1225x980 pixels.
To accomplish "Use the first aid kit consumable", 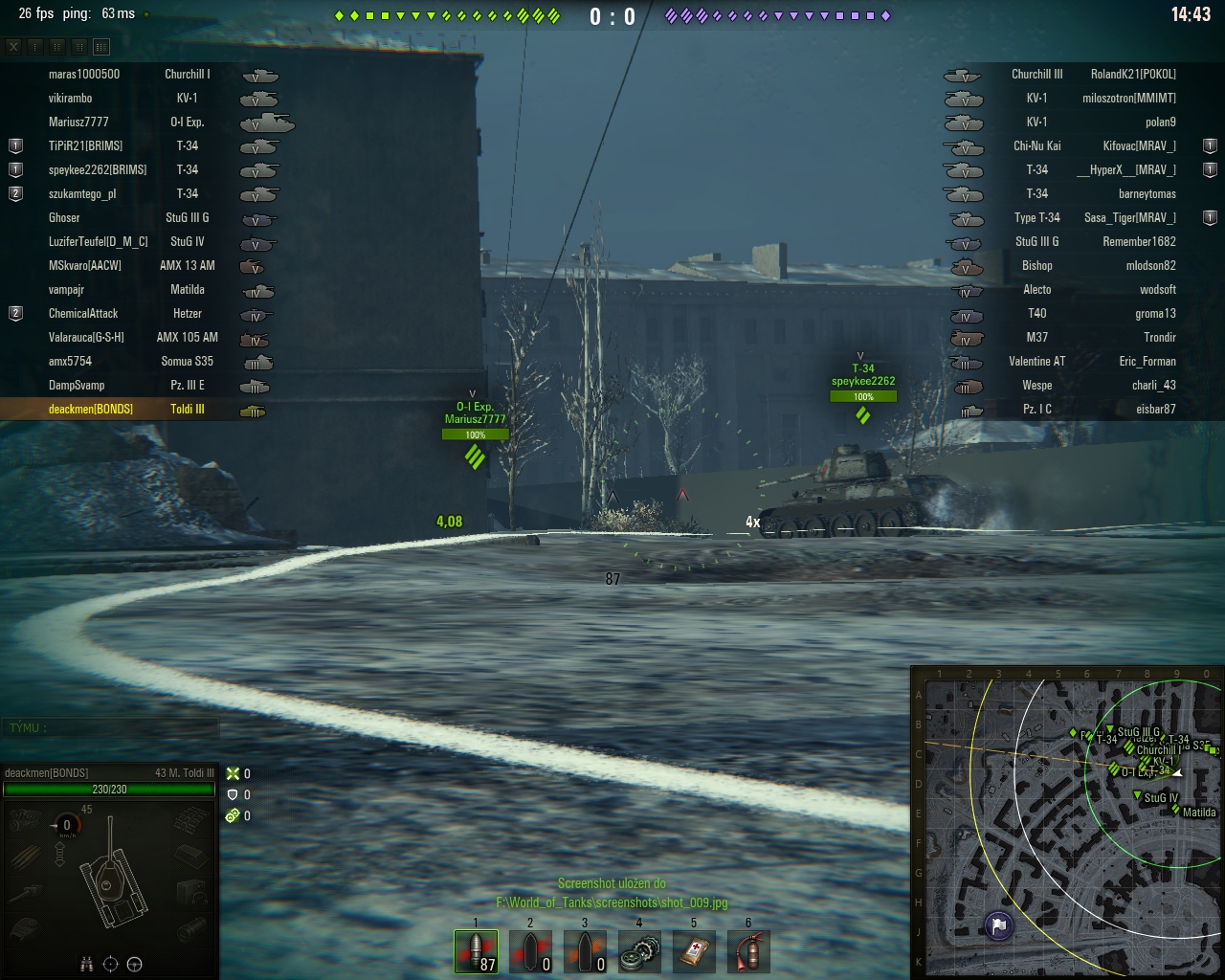I will 694,951.
